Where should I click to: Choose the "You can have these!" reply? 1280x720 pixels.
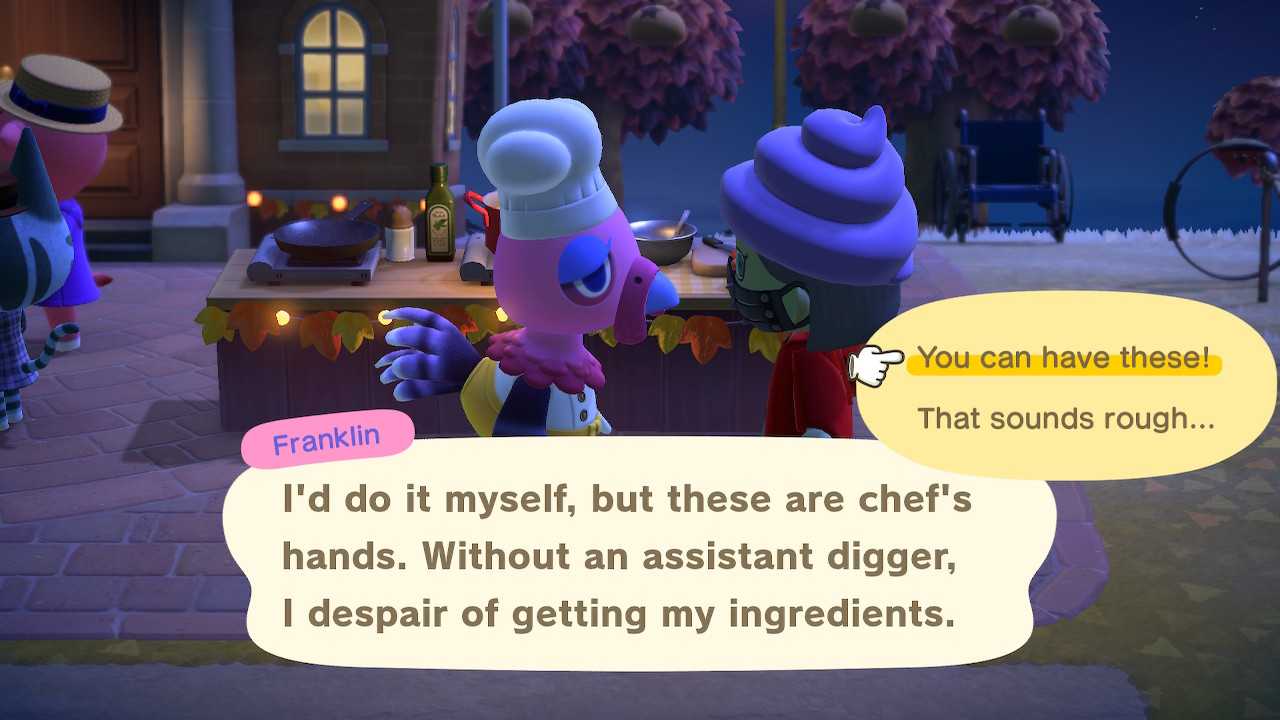(x=1063, y=358)
